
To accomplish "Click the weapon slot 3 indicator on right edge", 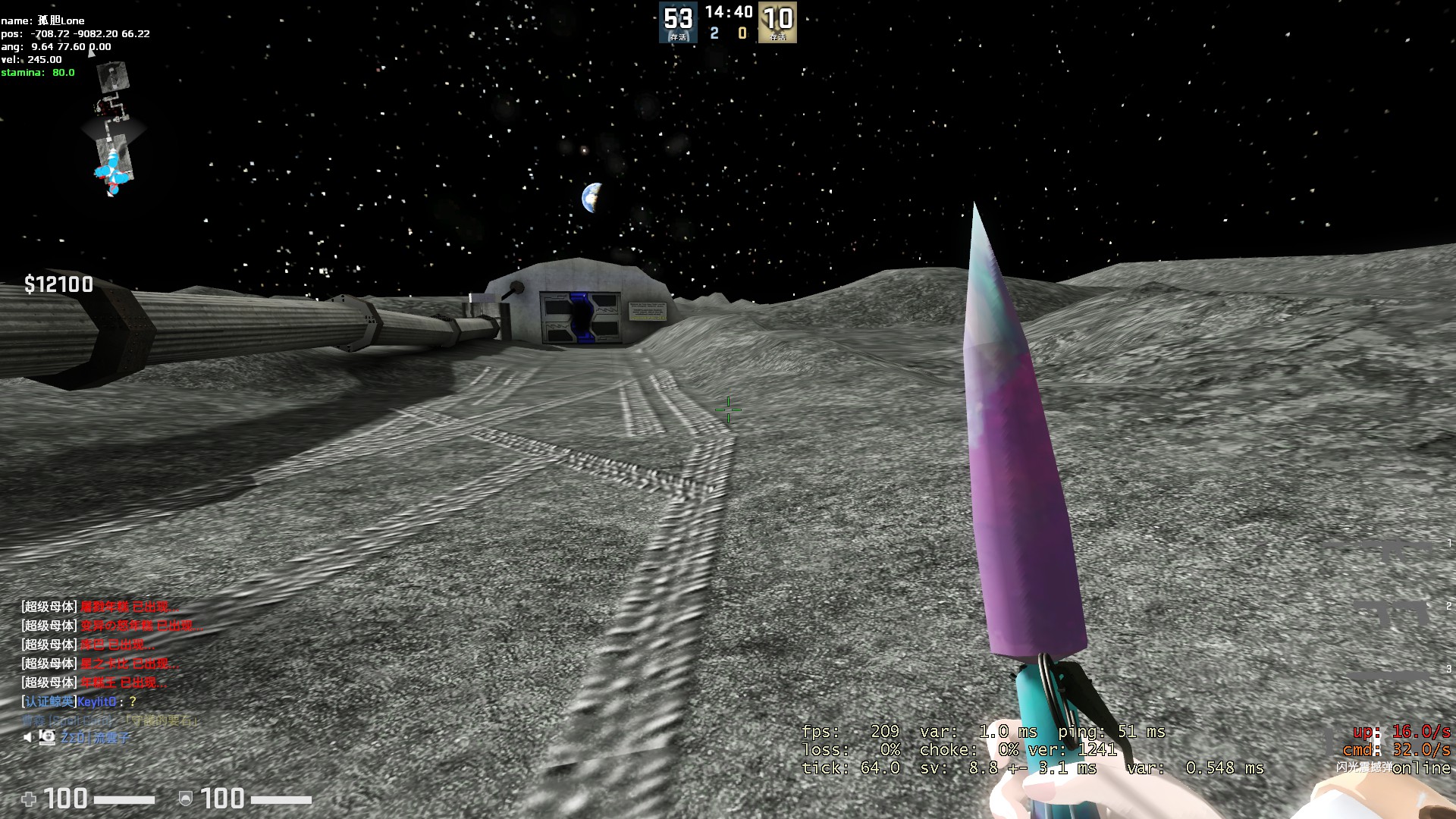I will point(1445,669).
